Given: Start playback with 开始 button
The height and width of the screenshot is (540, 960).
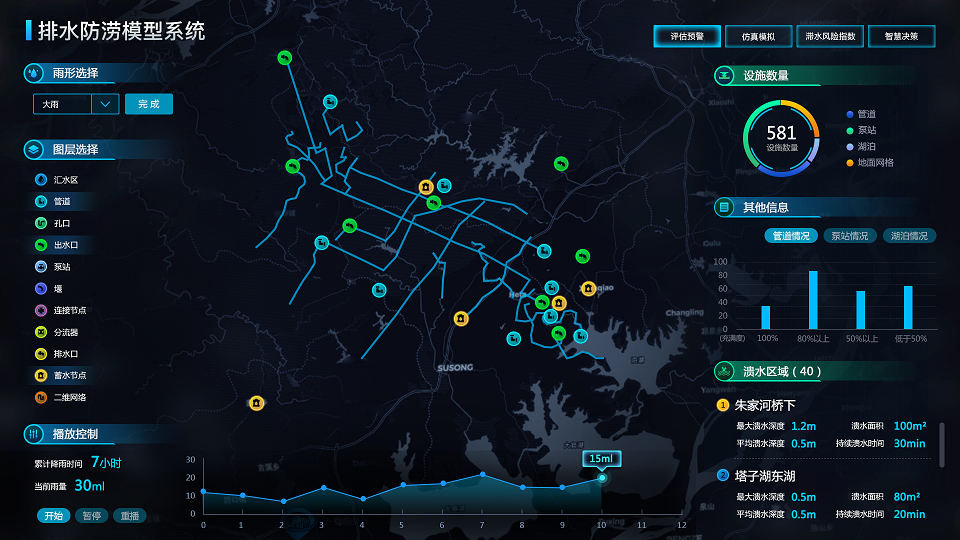Looking at the screenshot, I should (x=52, y=516).
